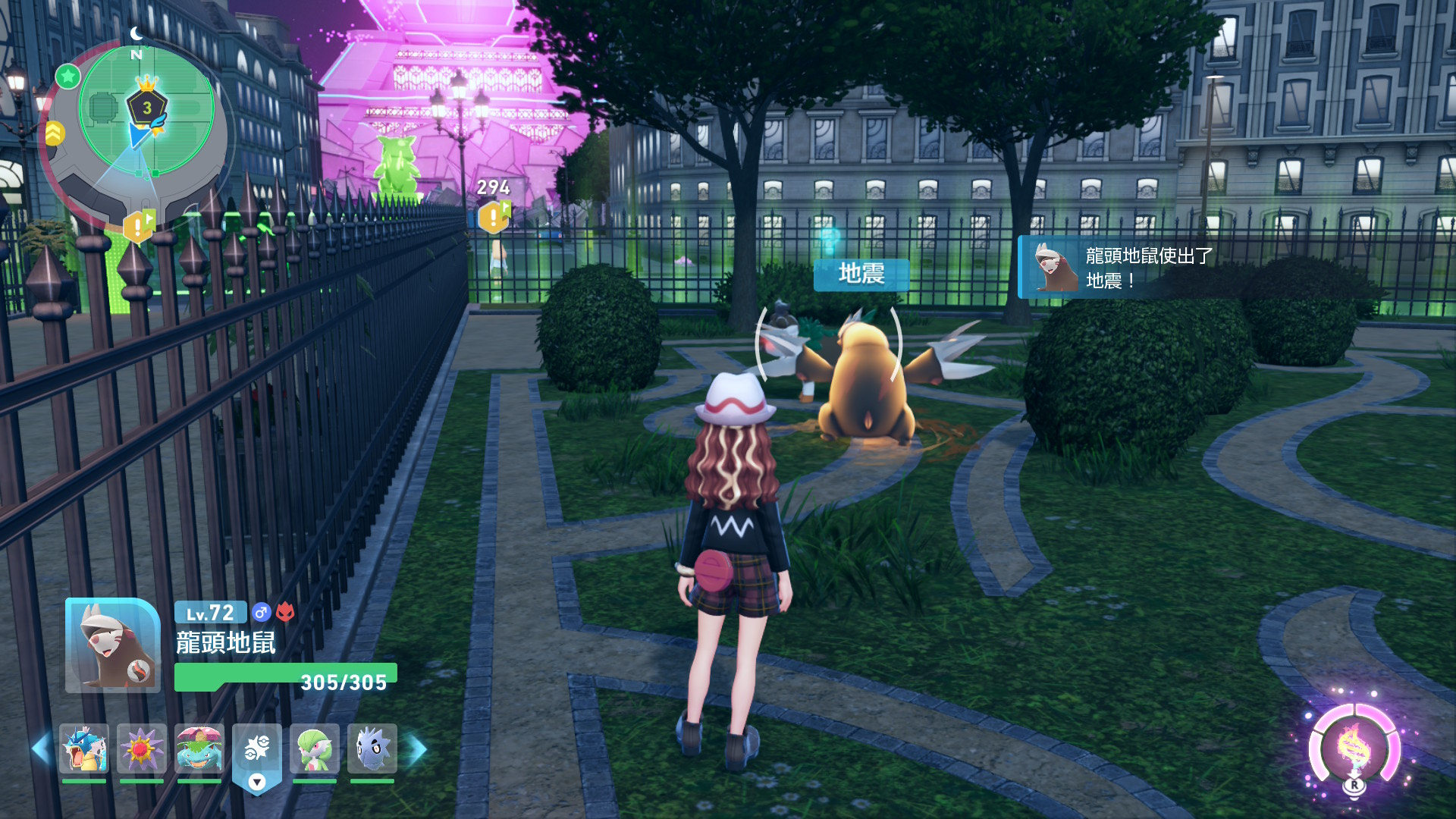Click the yellow chevron marker on minimap

(x=54, y=133)
